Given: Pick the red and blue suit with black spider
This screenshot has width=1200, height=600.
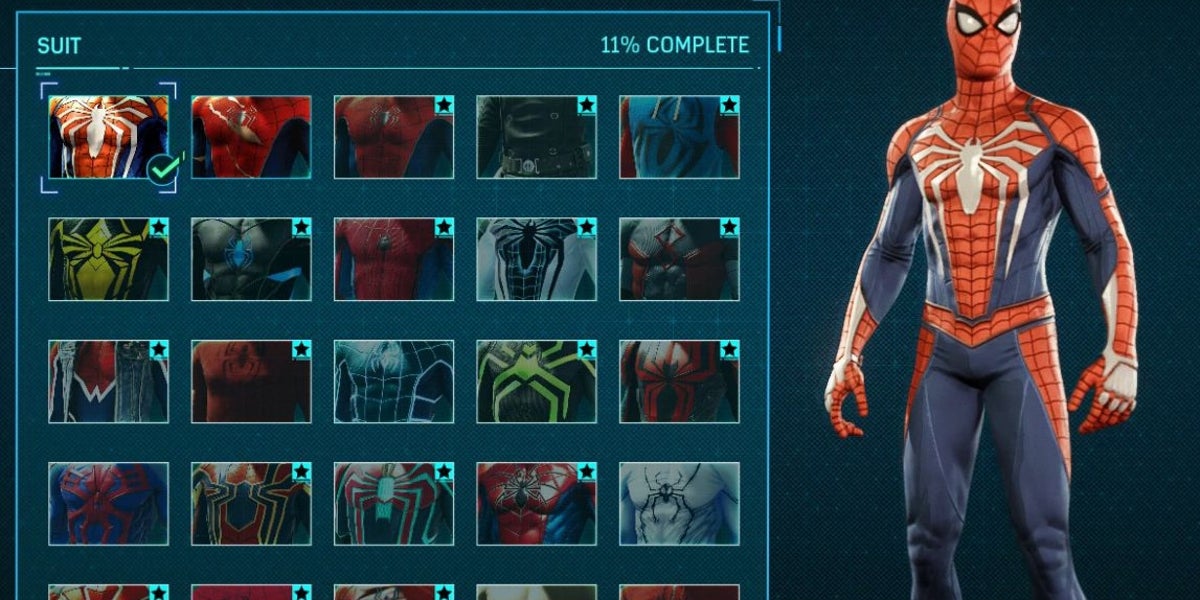Looking at the screenshot, I should click(x=536, y=503).
